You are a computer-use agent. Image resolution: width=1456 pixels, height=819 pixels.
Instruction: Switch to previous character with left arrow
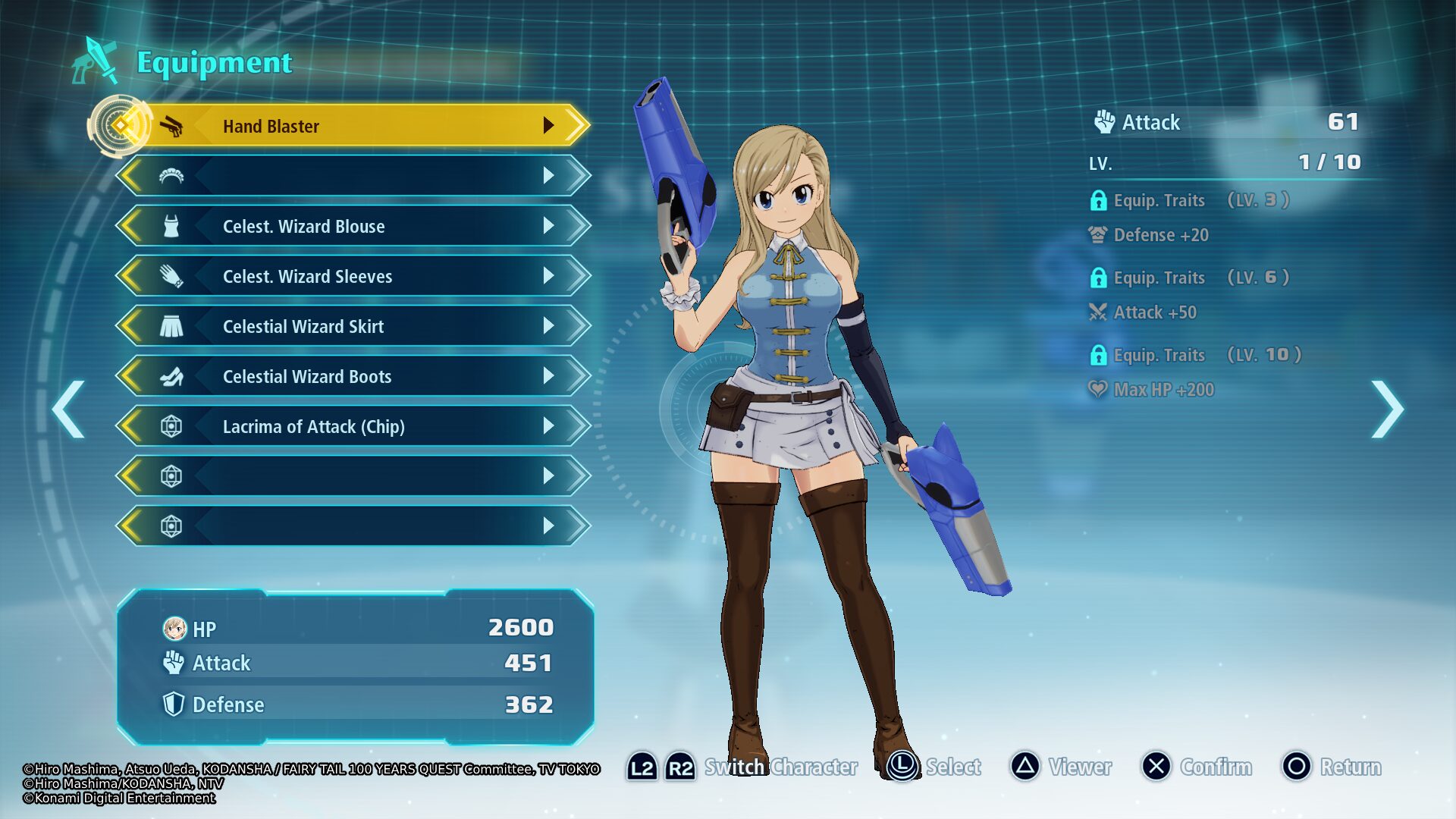69,409
